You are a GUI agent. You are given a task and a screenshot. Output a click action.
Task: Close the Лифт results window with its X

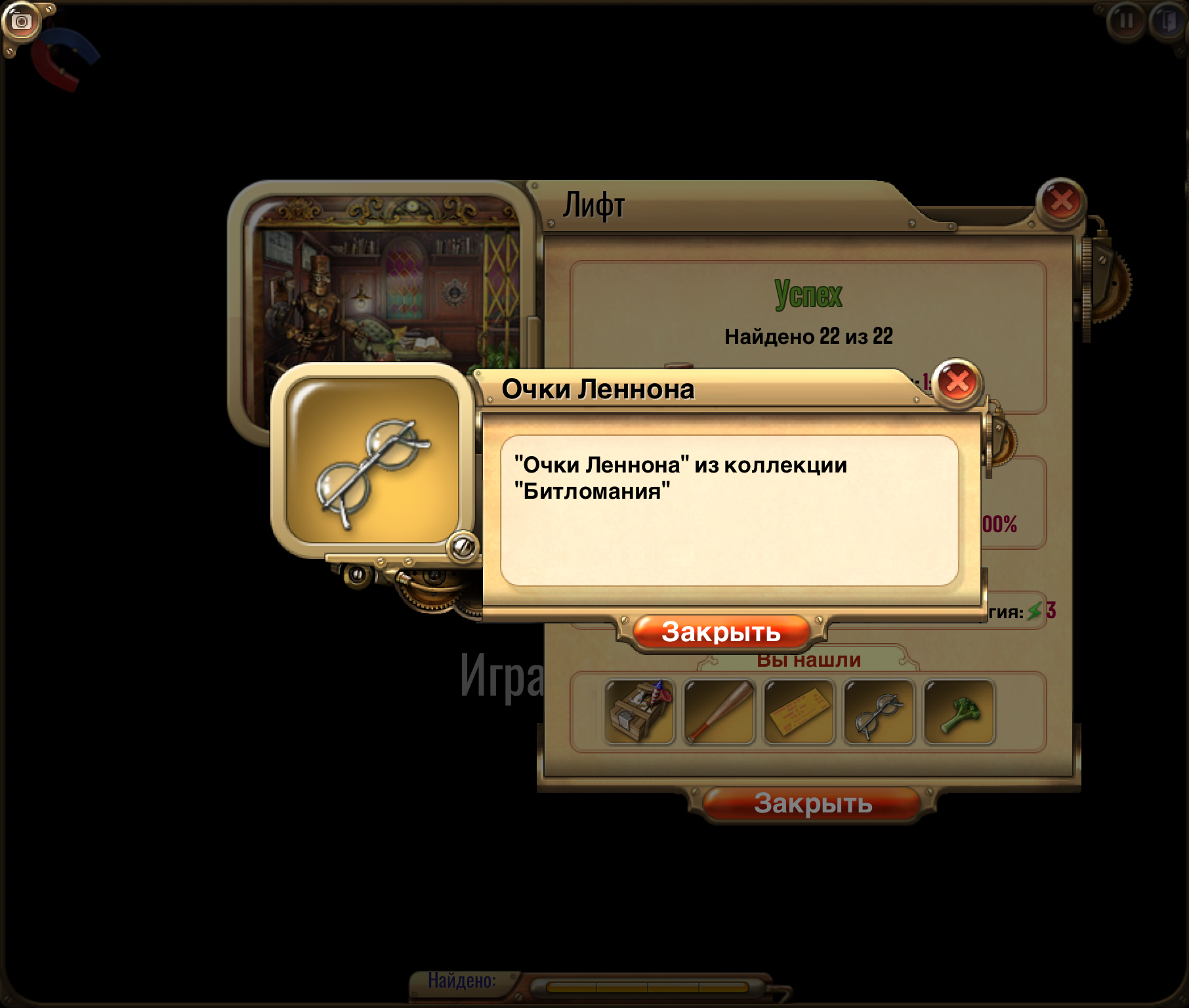pos(1061,201)
